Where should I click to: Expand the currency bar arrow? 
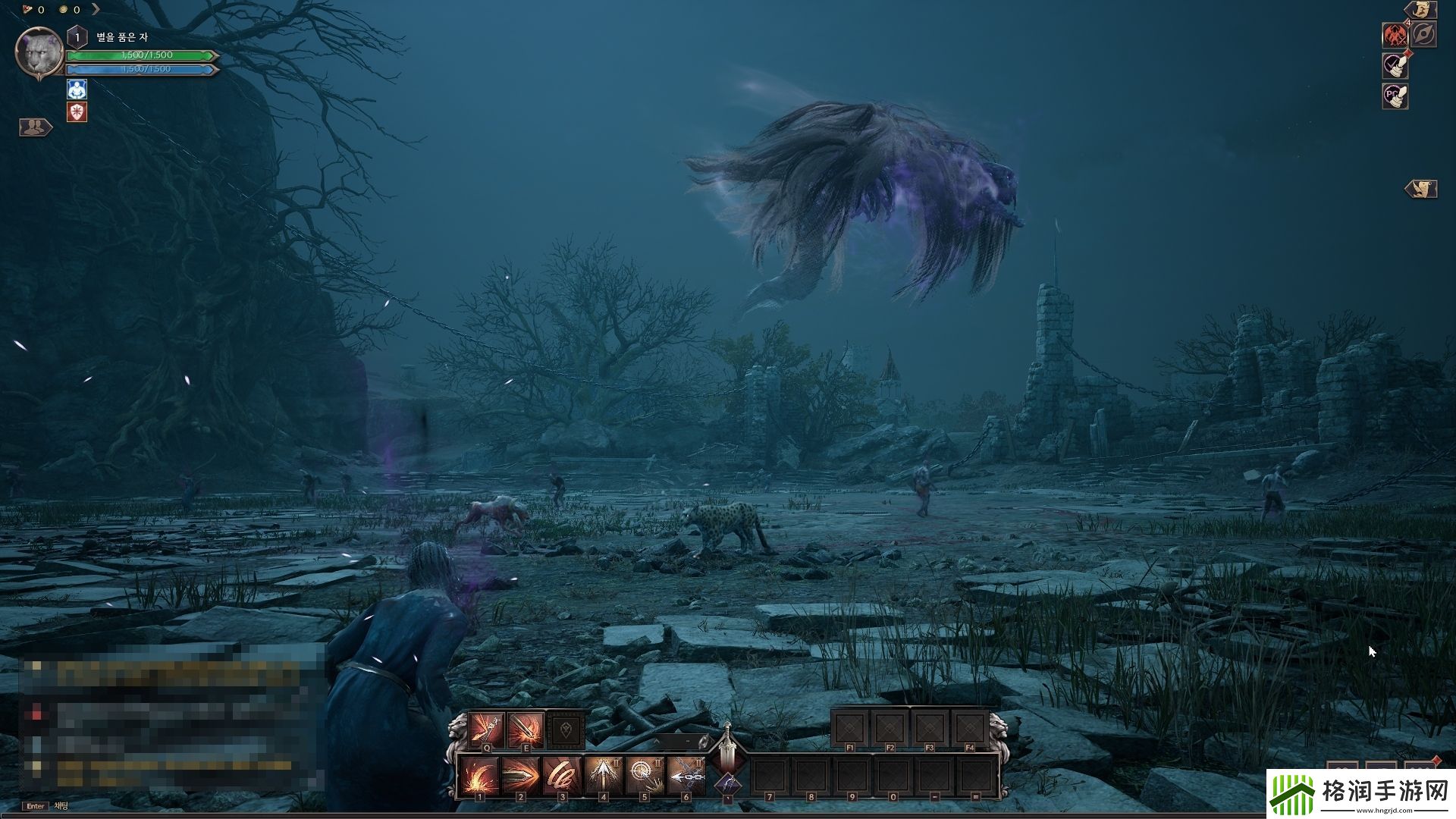click(96, 10)
